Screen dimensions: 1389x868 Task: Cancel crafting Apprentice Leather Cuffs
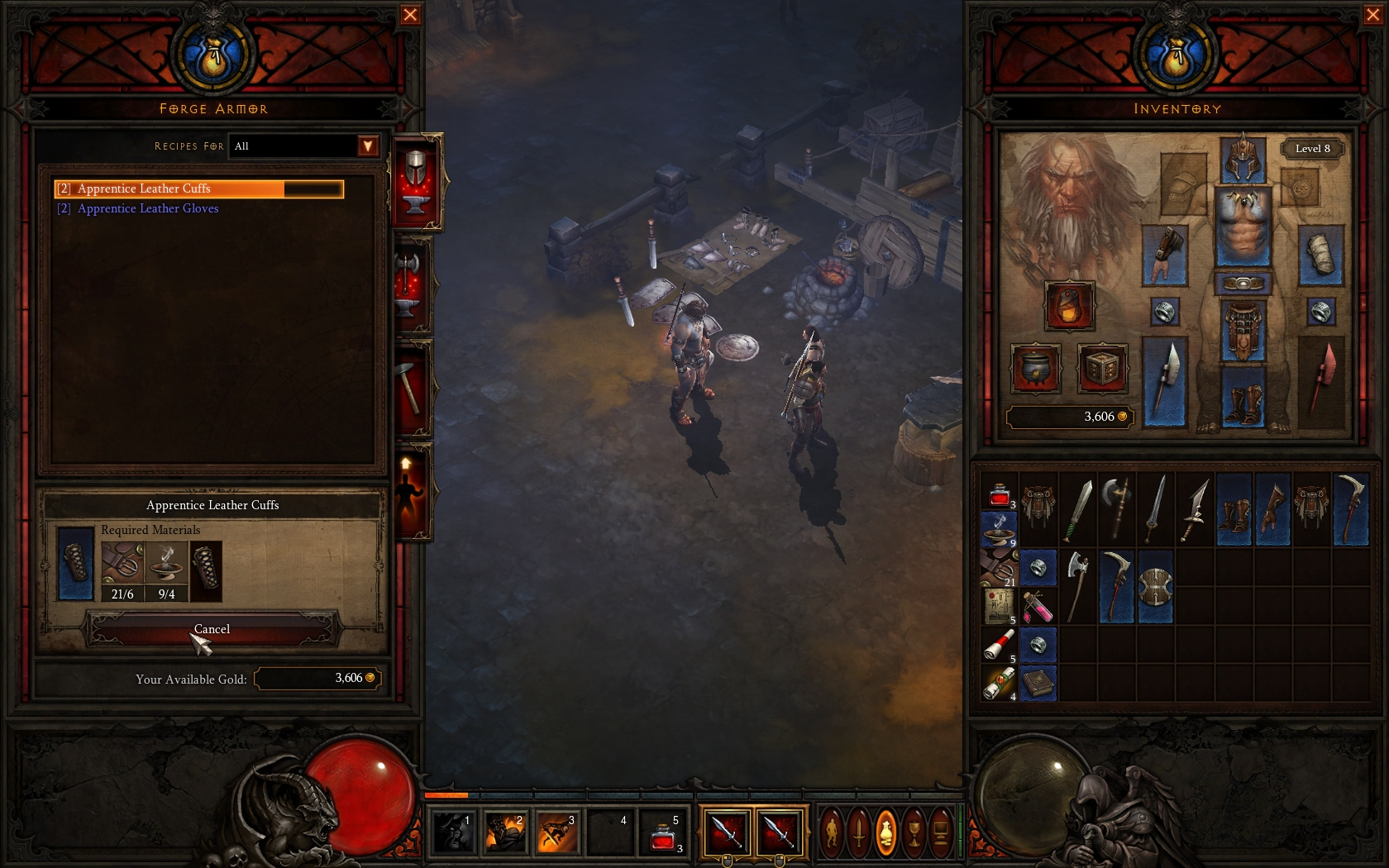coord(212,629)
